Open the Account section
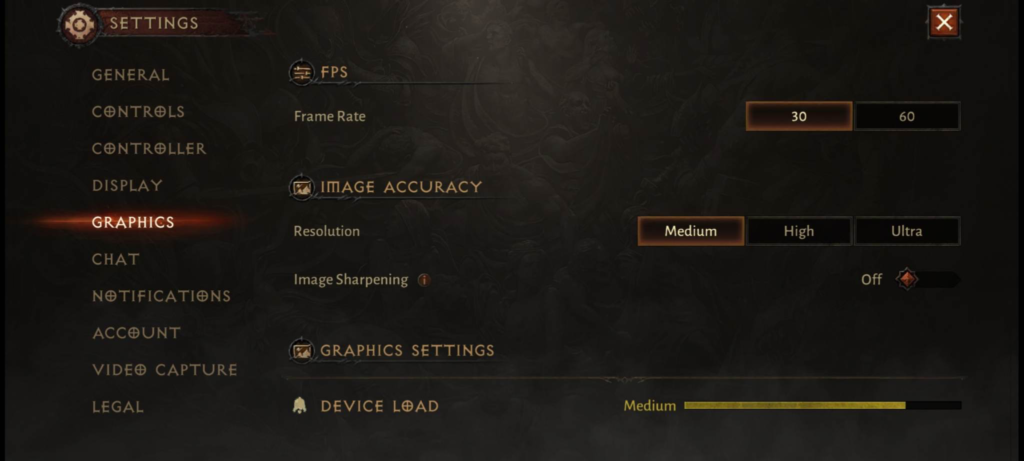The height and width of the screenshot is (461, 1024). pyautogui.click(x=136, y=333)
